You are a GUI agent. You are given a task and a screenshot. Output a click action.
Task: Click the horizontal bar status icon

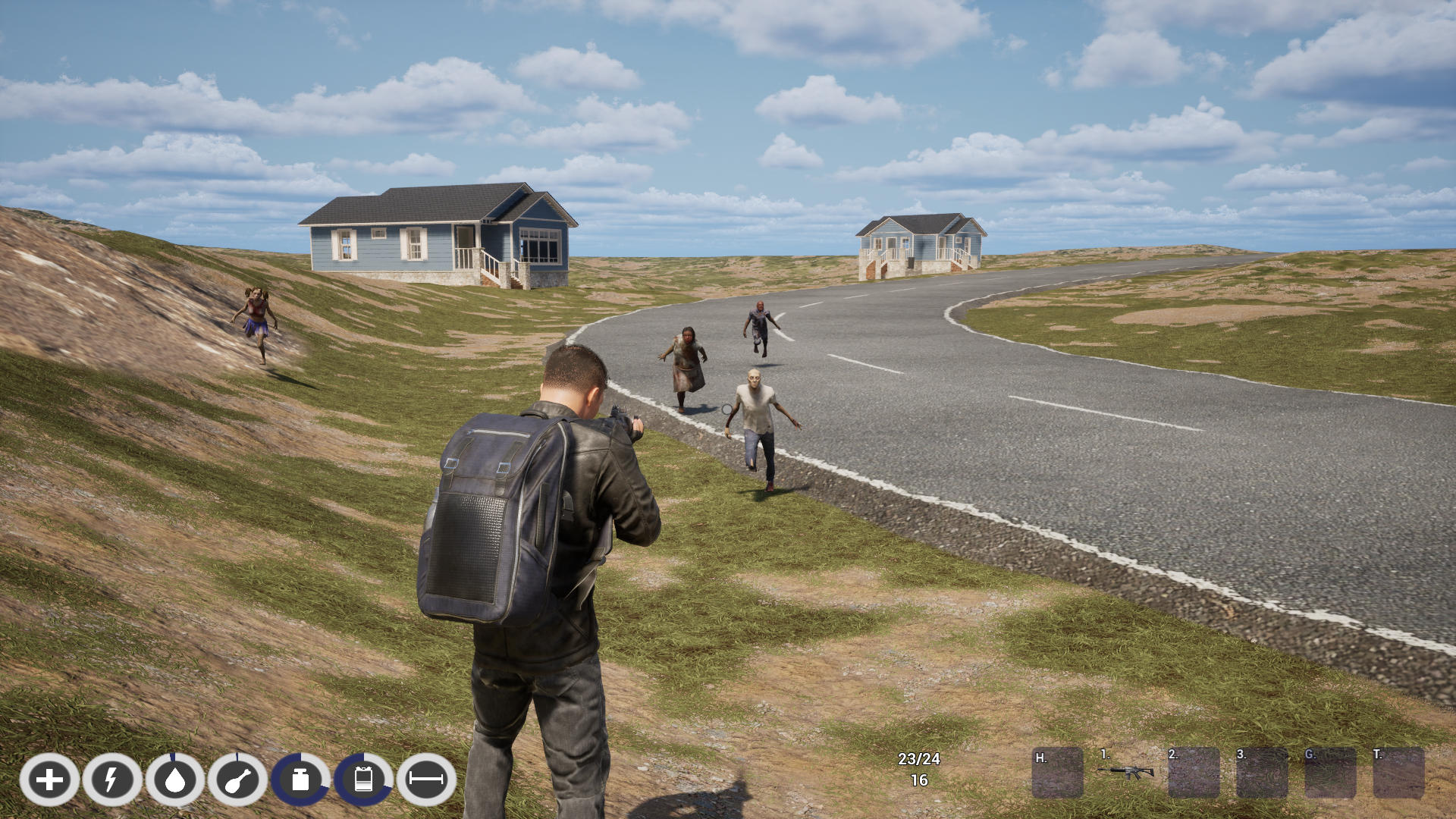(426, 780)
